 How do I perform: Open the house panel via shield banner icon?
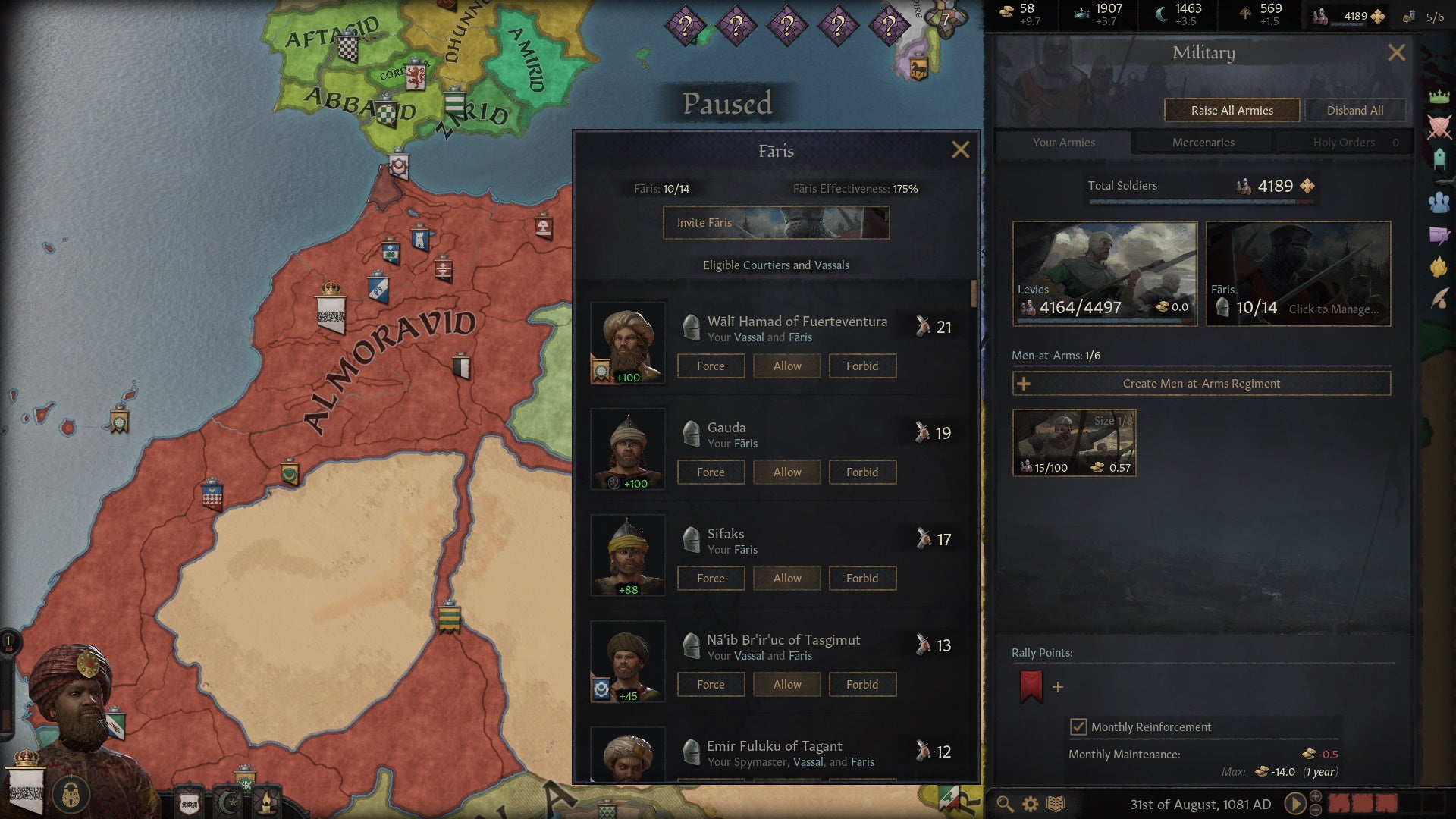(x=188, y=802)
